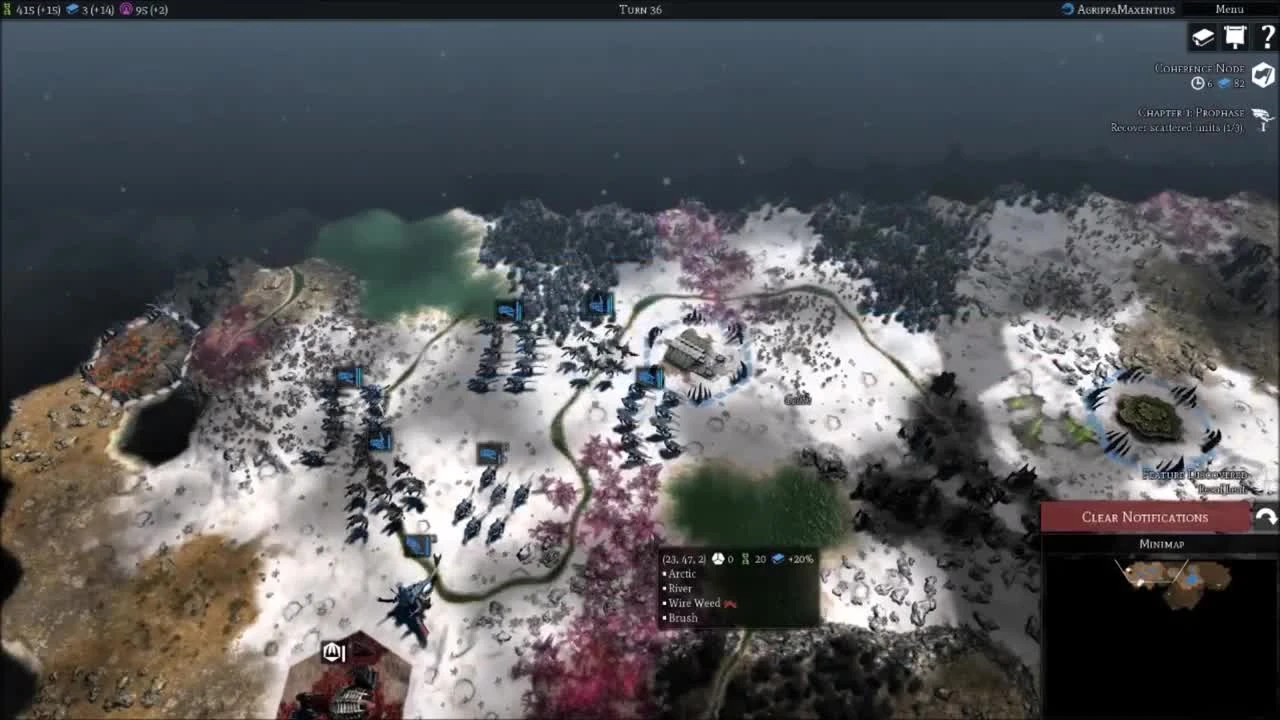Open the Menu in the top right
1280x720 pixels.
1229,8
